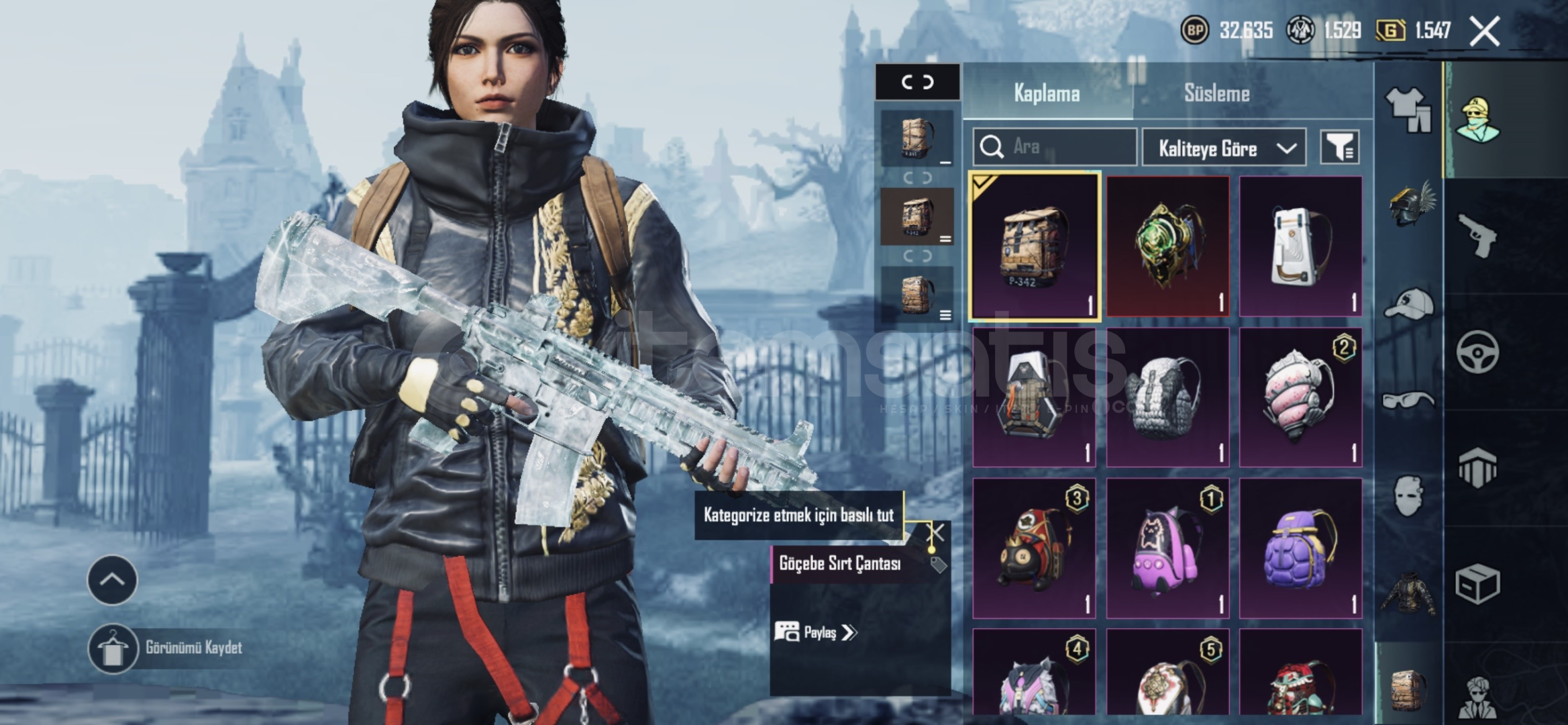Close the Göçebe Sırt Çantası tooltip
The image size is (1568, 725).
935,534
